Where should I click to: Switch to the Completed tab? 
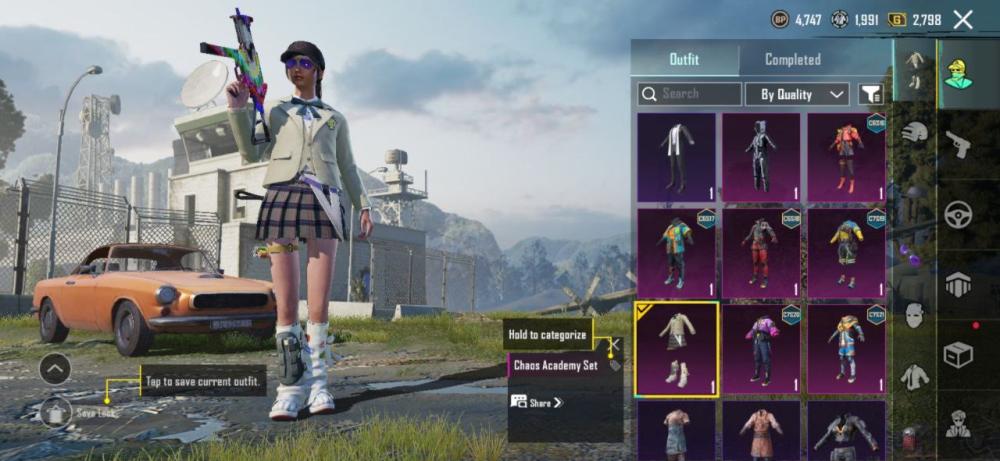(792, 59)
